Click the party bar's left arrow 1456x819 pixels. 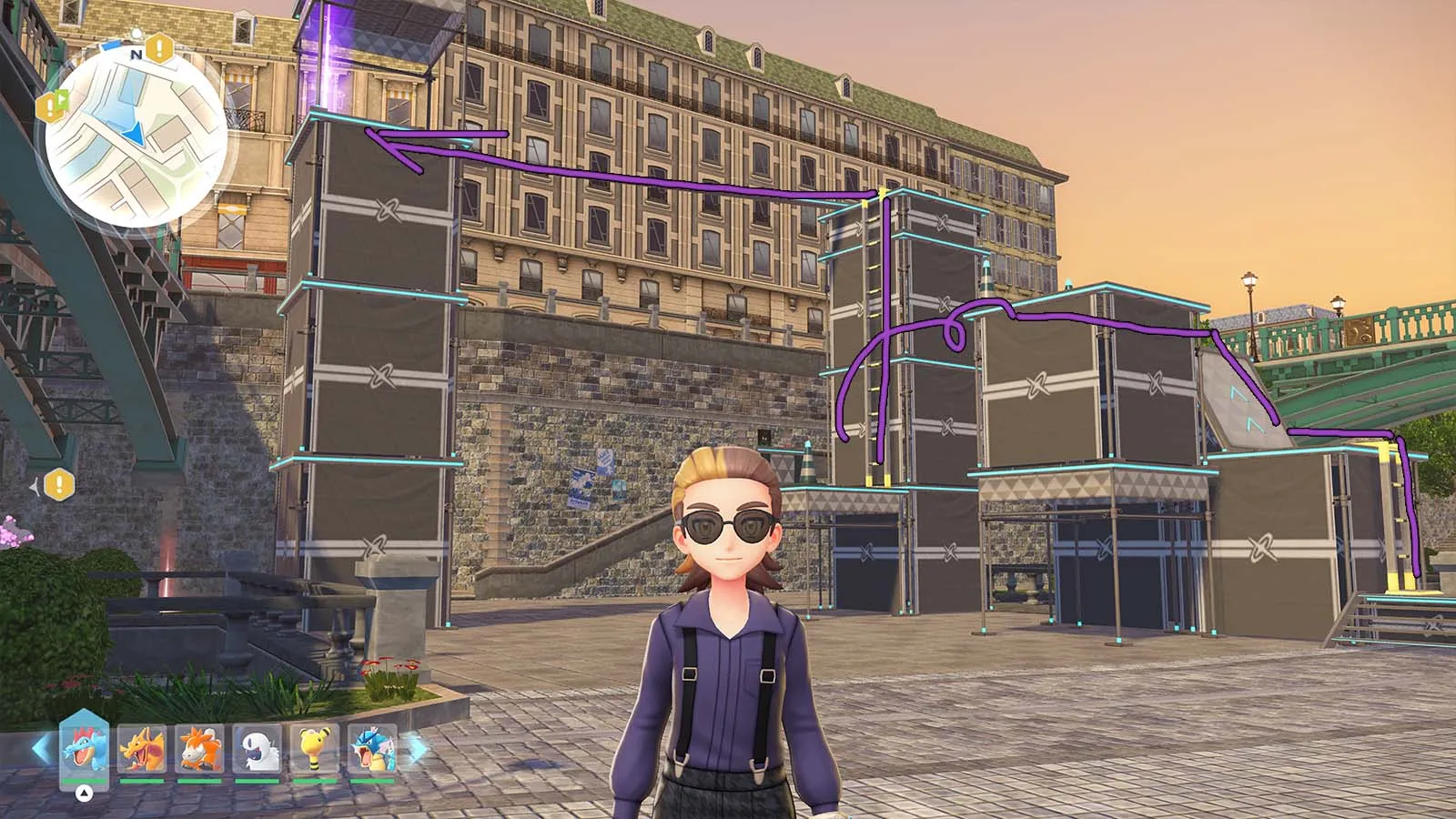click(x=41, y=749)
